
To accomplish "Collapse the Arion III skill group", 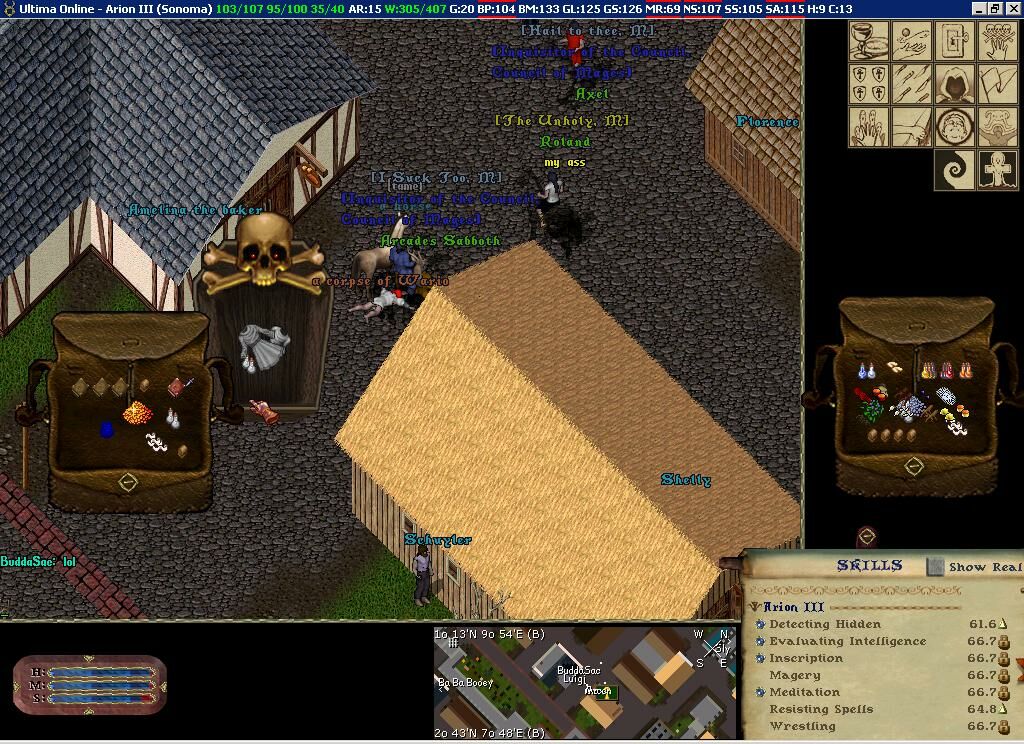I will click(755, 607).
